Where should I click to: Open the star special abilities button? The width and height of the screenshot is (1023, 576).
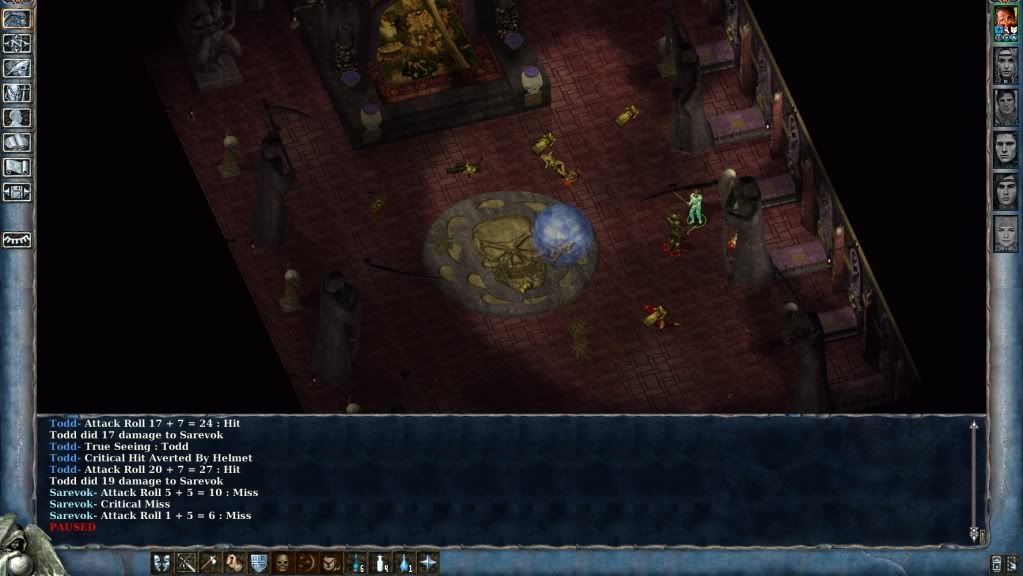[x=428, y=563]
